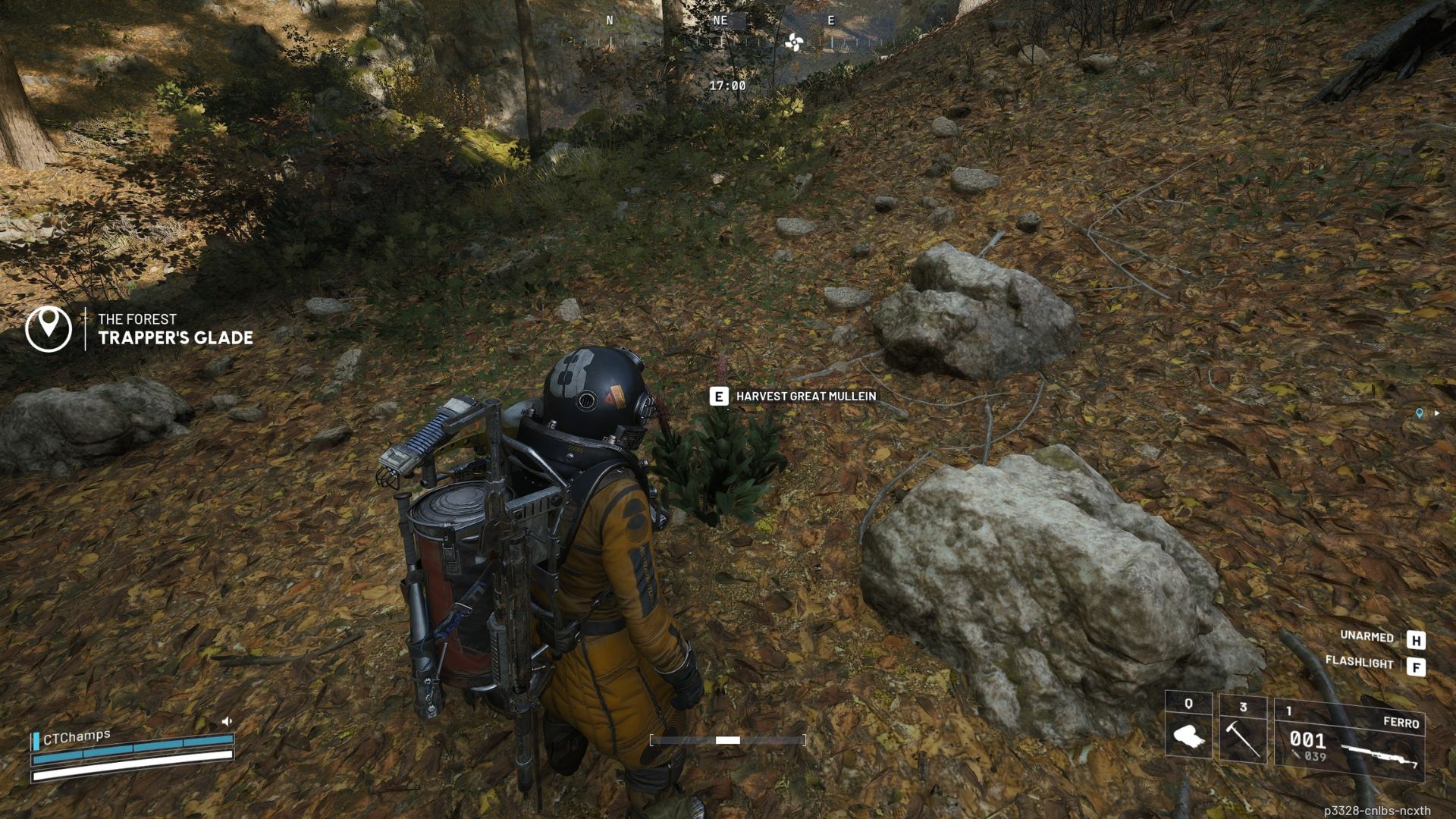This screenshot has width=1456, height=819.
Task: Click the speaker icon beside CTChamps
Action: click(227, 721)
